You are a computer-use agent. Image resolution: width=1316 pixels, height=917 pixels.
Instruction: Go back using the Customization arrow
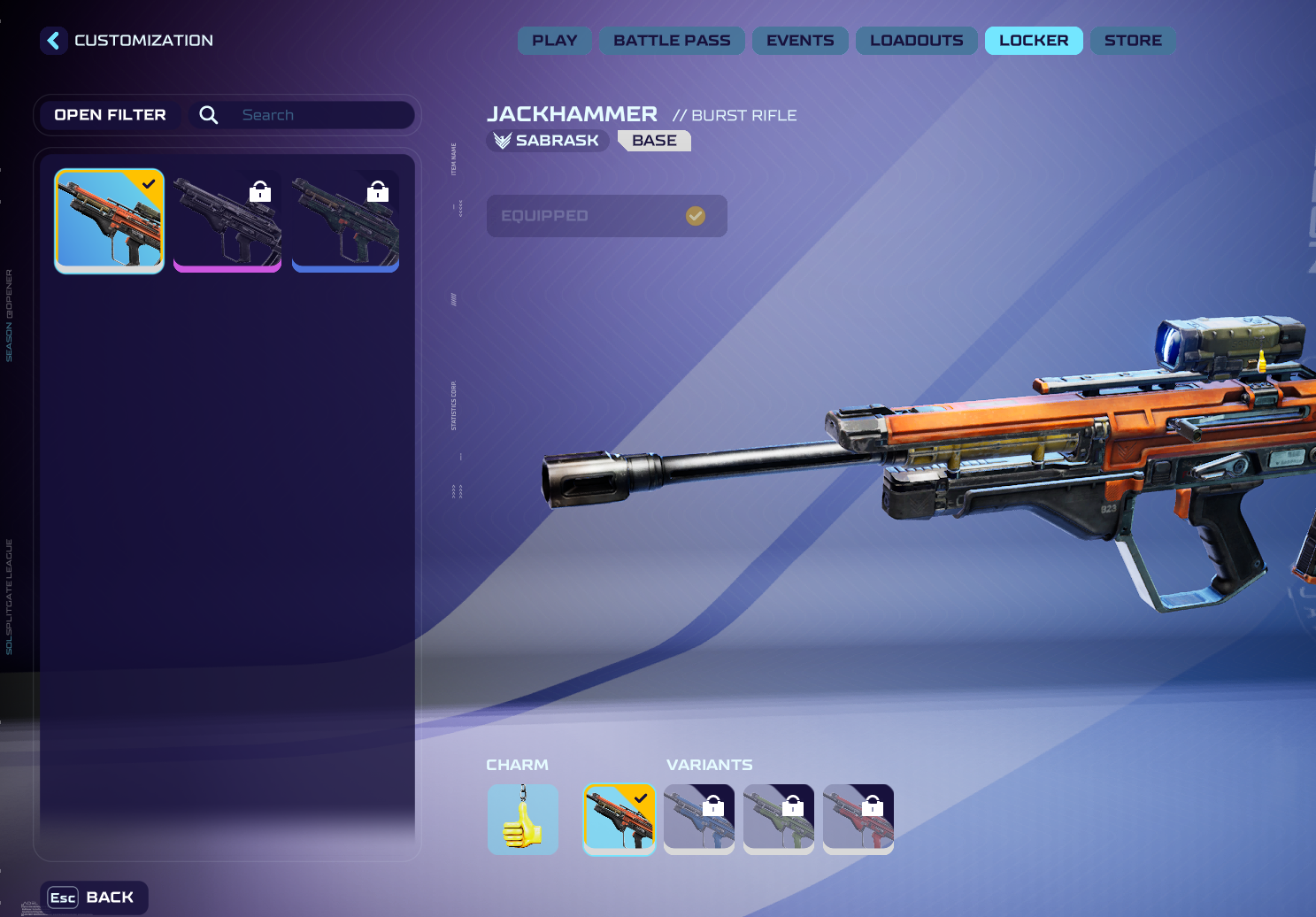coord(54,41)
